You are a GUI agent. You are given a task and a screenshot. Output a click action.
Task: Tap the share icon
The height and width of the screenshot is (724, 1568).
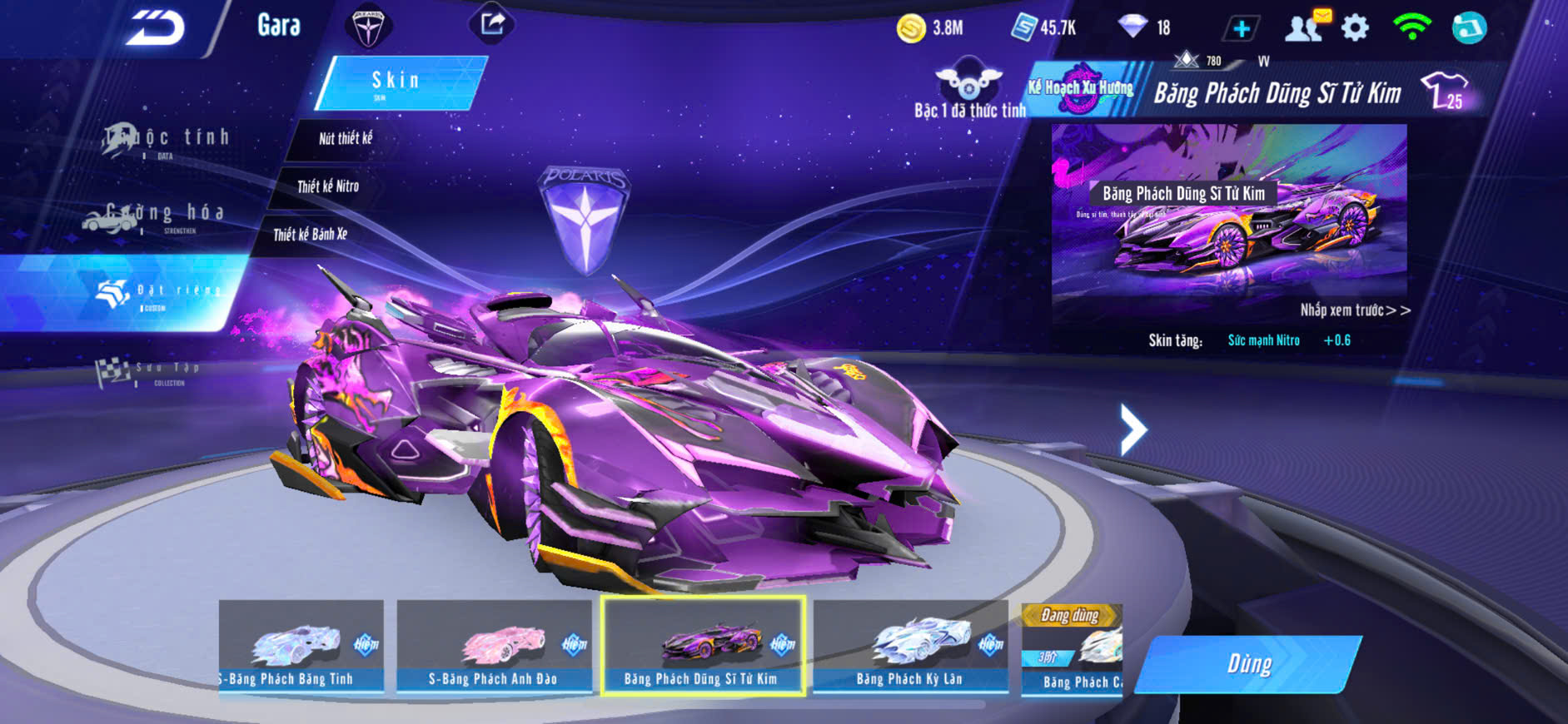pyautogui.click(x=492, y=23)
